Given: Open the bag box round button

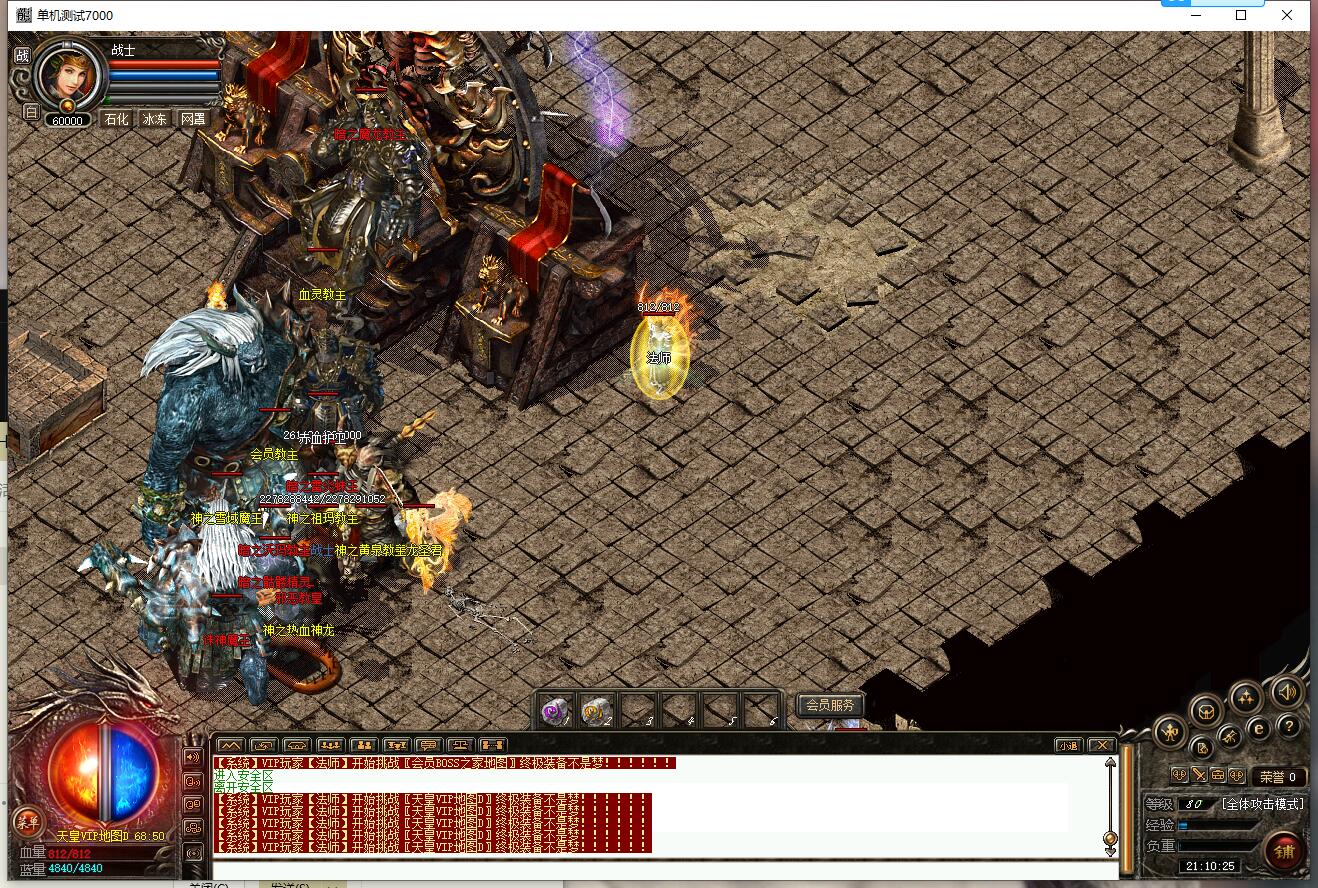Looking at the screenshot, I should pos(1207,711).
